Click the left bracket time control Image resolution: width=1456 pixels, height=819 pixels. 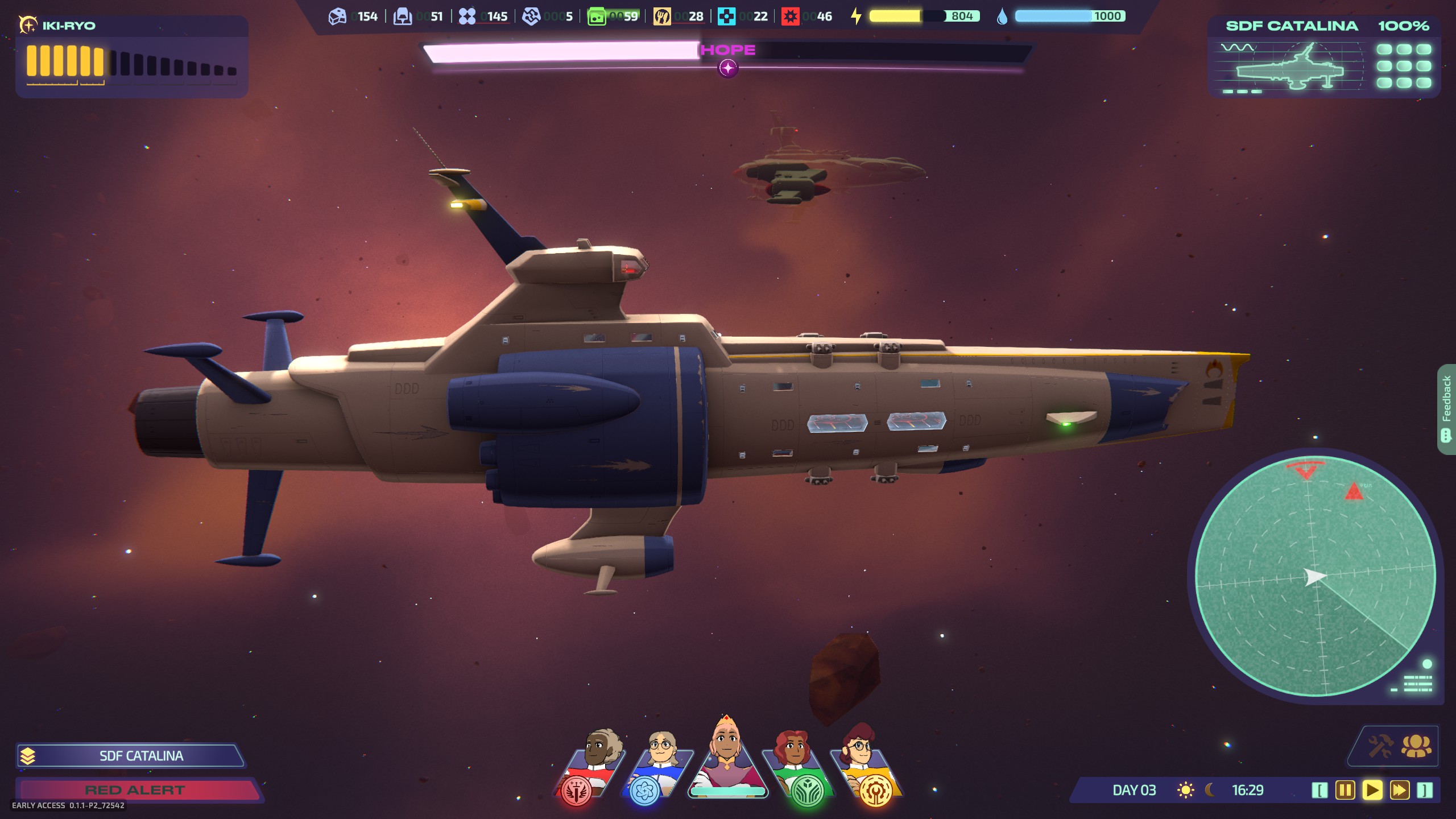(x=1319, y=790)
